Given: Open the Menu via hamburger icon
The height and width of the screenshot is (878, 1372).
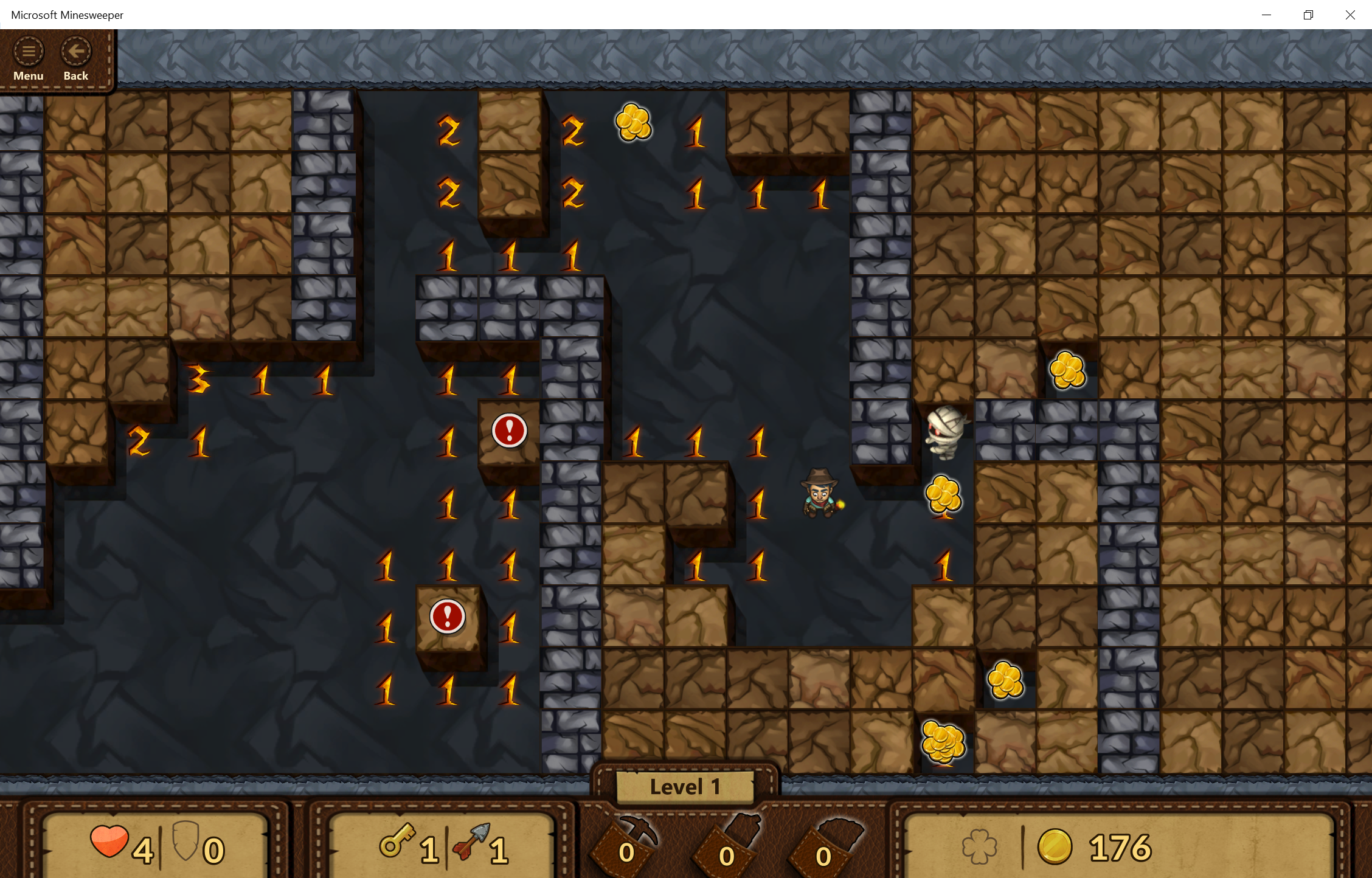Looking at the screenshot, I should (28, 52).
